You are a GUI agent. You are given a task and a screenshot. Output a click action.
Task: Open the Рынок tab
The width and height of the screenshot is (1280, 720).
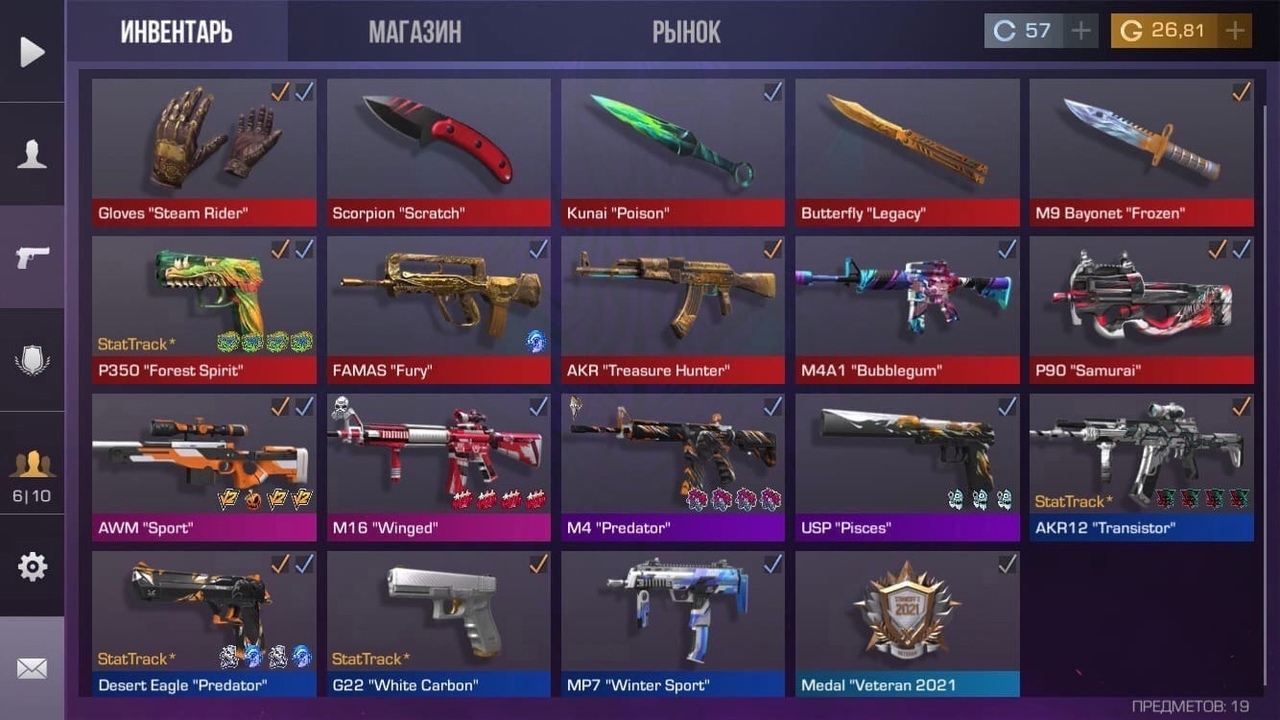click(686, 32)
